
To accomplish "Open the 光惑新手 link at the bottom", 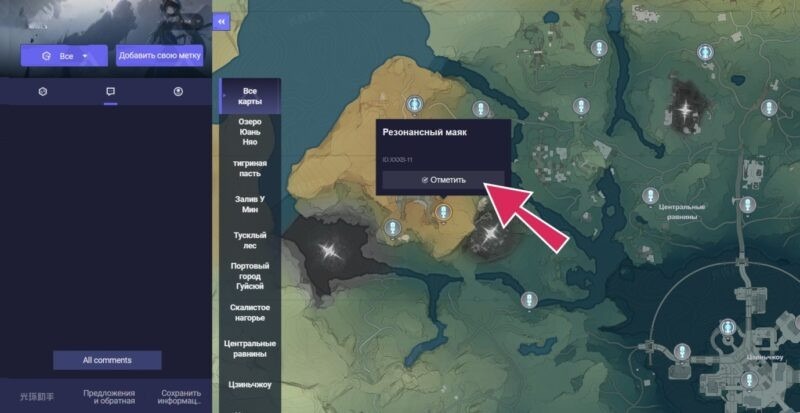I will [x=37, y=397].
